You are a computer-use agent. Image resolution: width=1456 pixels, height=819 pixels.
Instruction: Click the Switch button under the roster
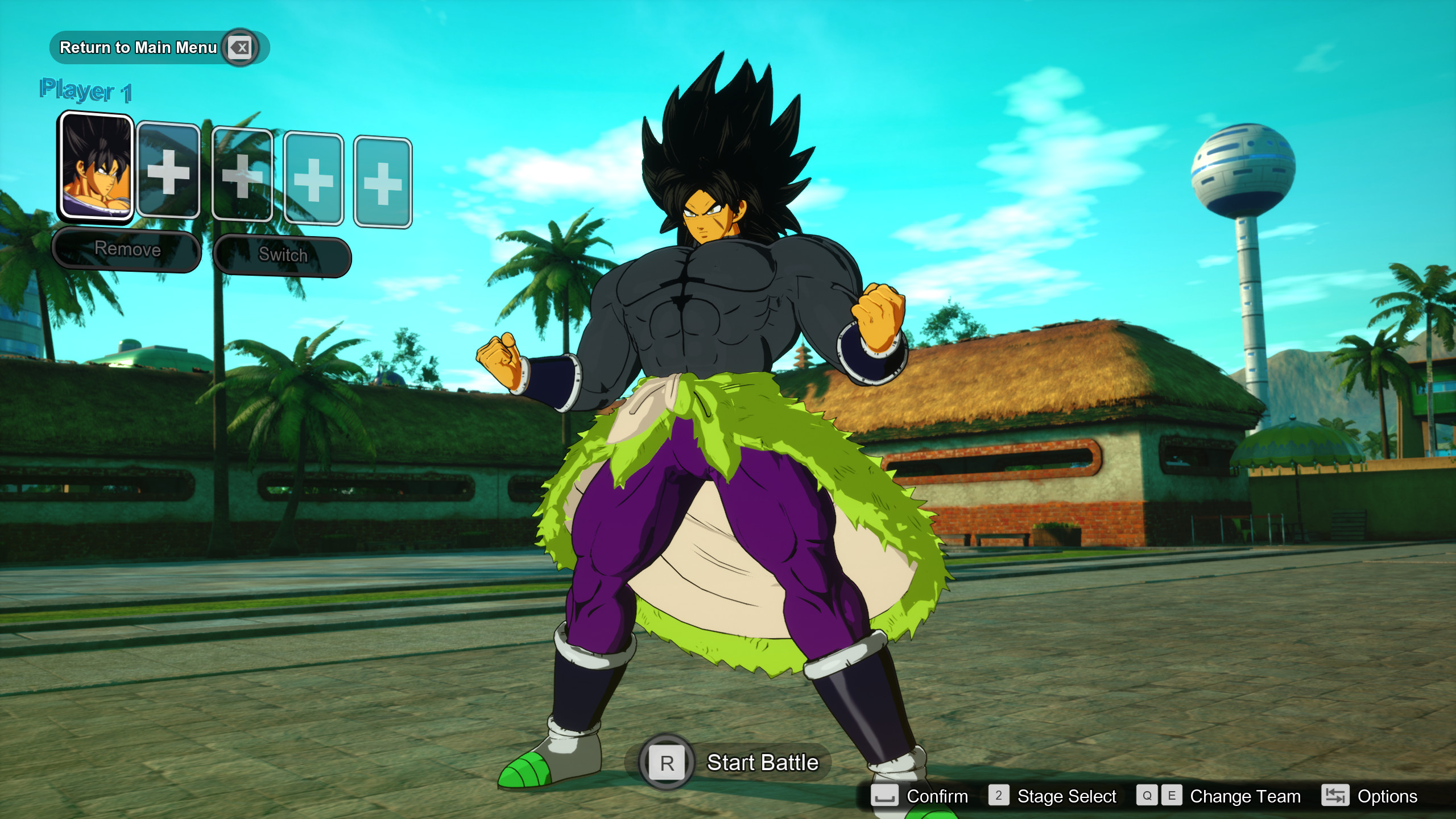[x=282, y=256]
